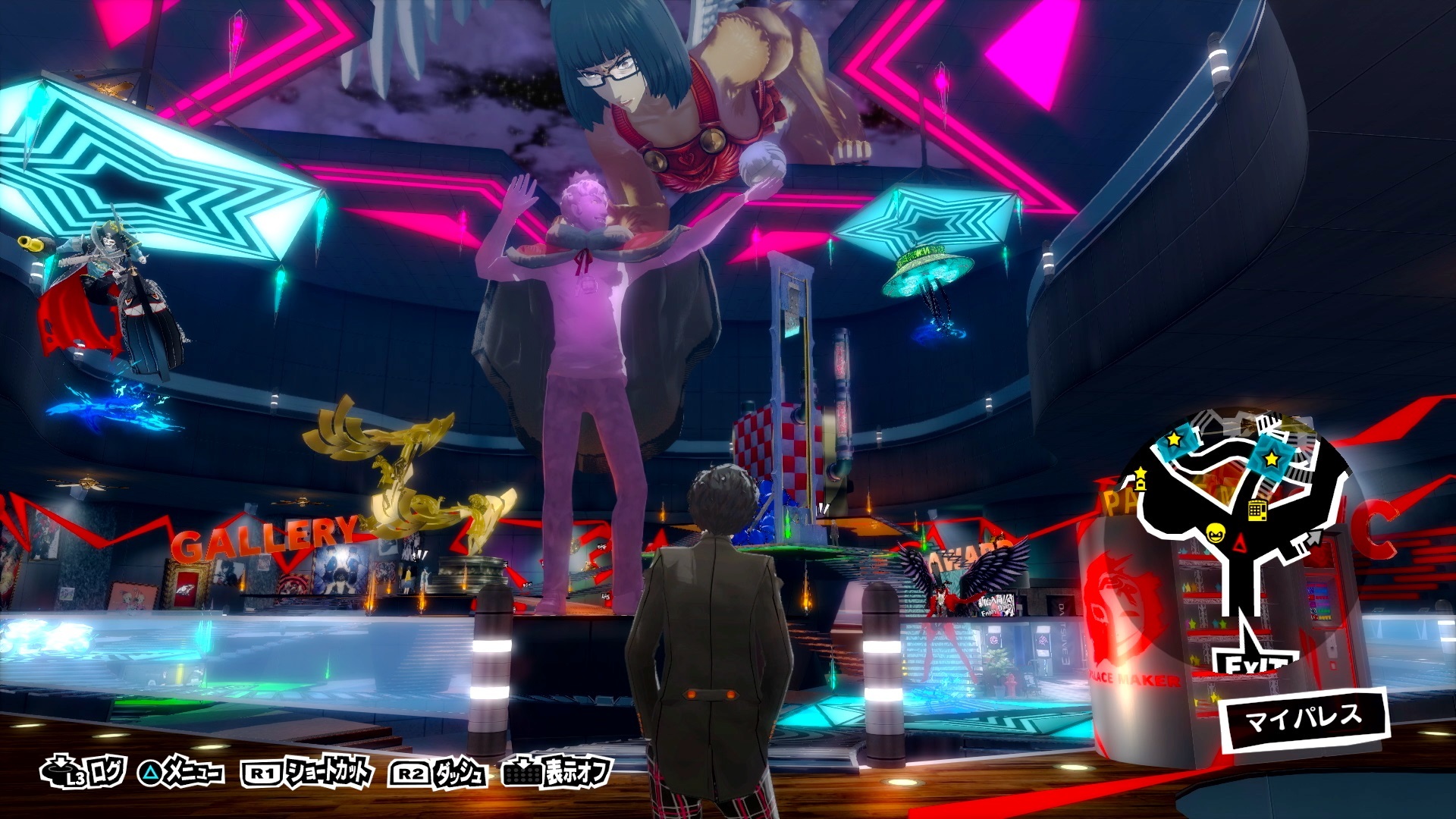Click the yellow grinning face map marker
Image resolution: width=1456 pixels, height=819 pixels.
pyautogui.click(x=1215, y=535)
